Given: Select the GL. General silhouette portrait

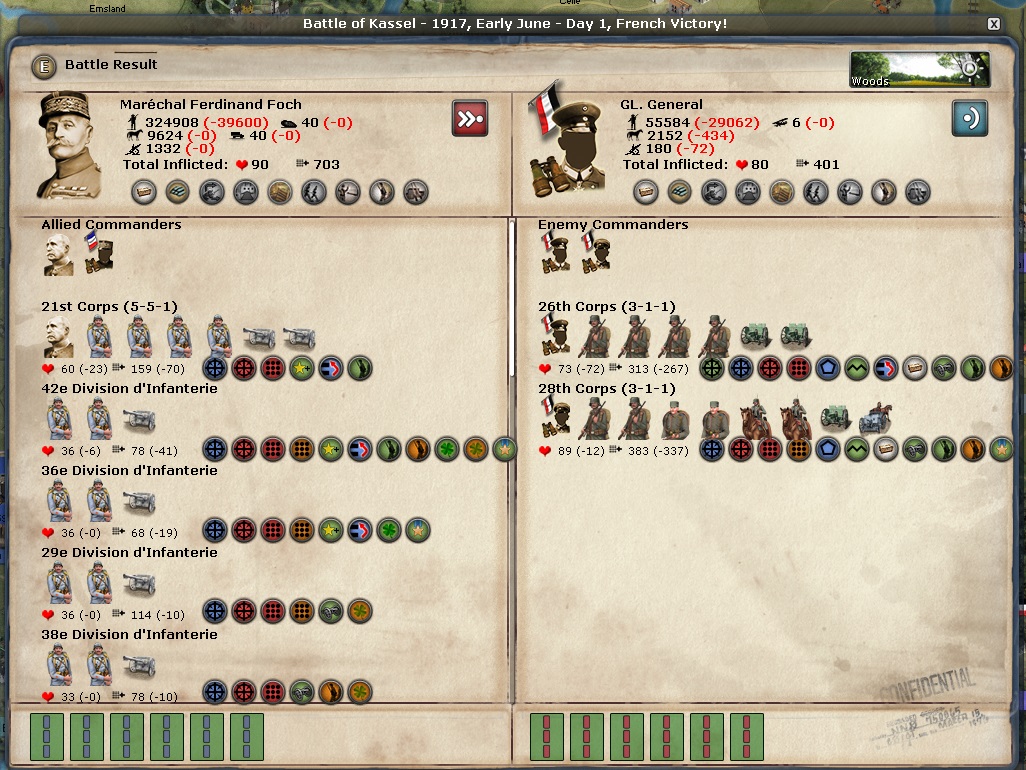Looking at the screenshot, I should (565, 145).
